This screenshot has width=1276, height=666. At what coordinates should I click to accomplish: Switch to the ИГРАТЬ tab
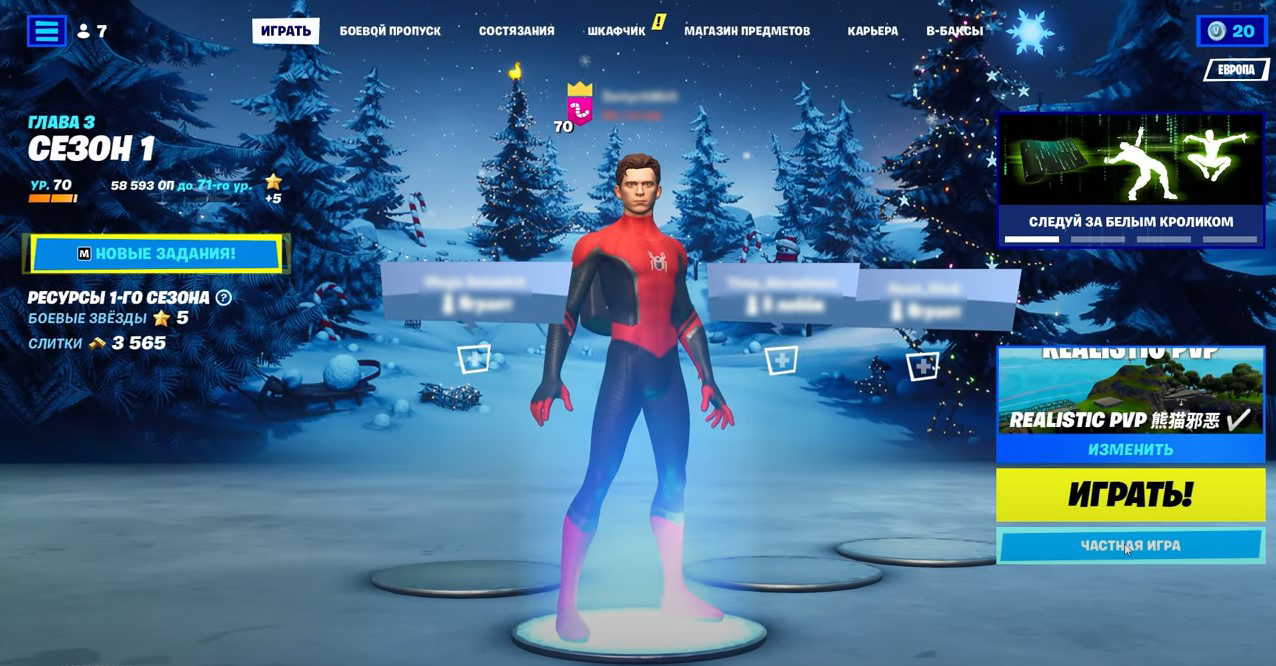pos(286,31)
